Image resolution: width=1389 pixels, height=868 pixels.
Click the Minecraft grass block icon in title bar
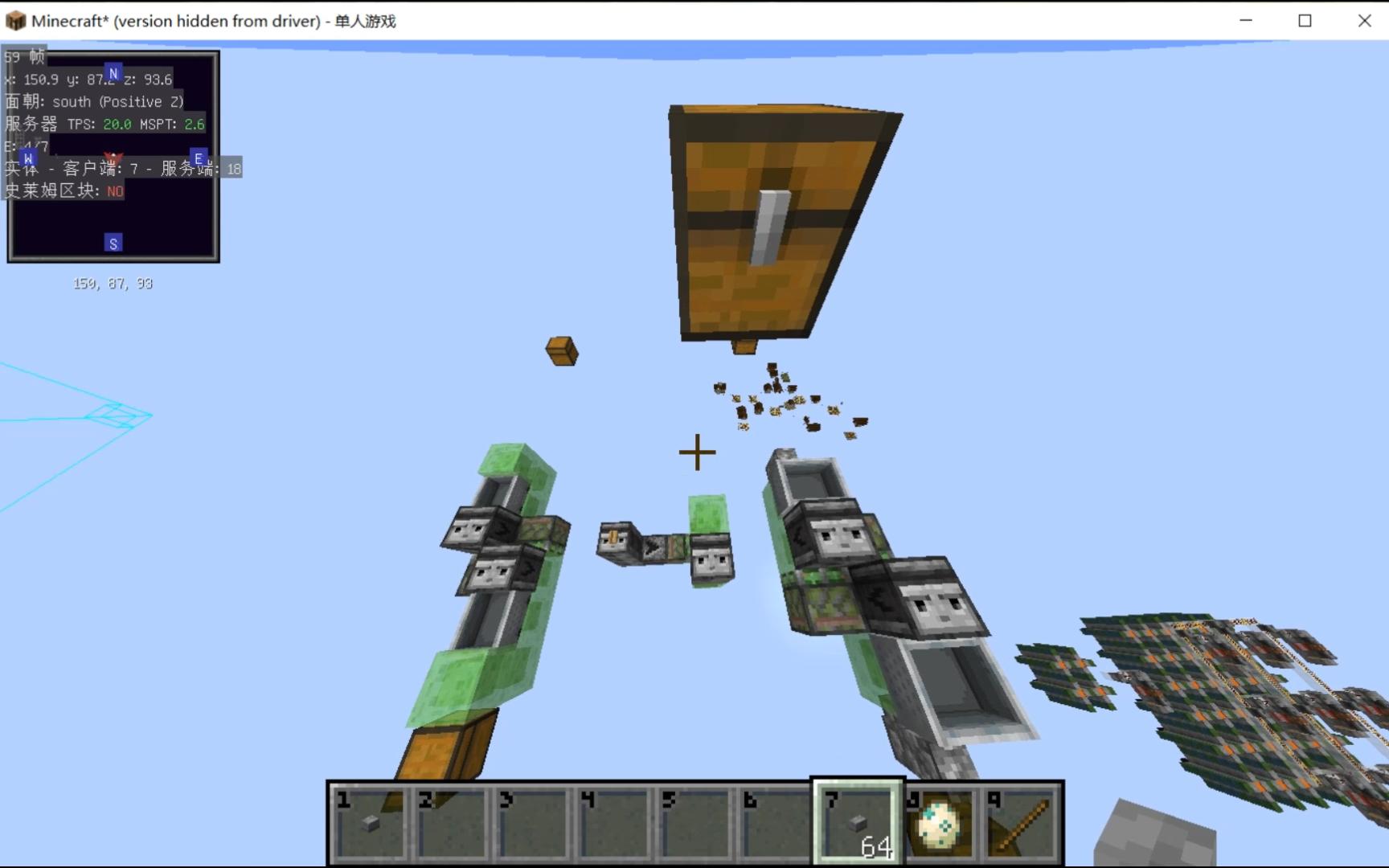(x=15, y=20)
